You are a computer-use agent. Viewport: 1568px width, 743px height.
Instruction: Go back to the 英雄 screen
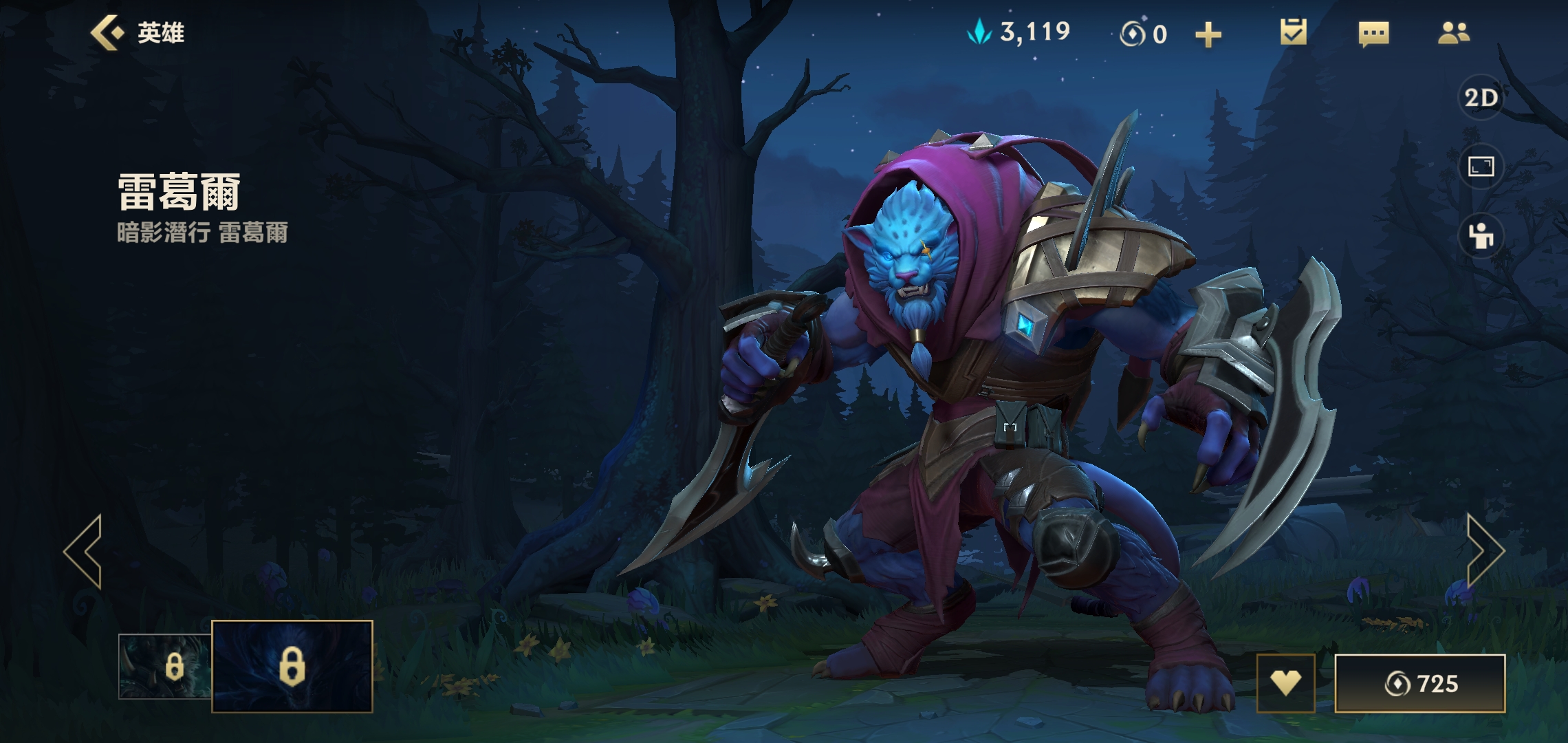click(138, 33)
